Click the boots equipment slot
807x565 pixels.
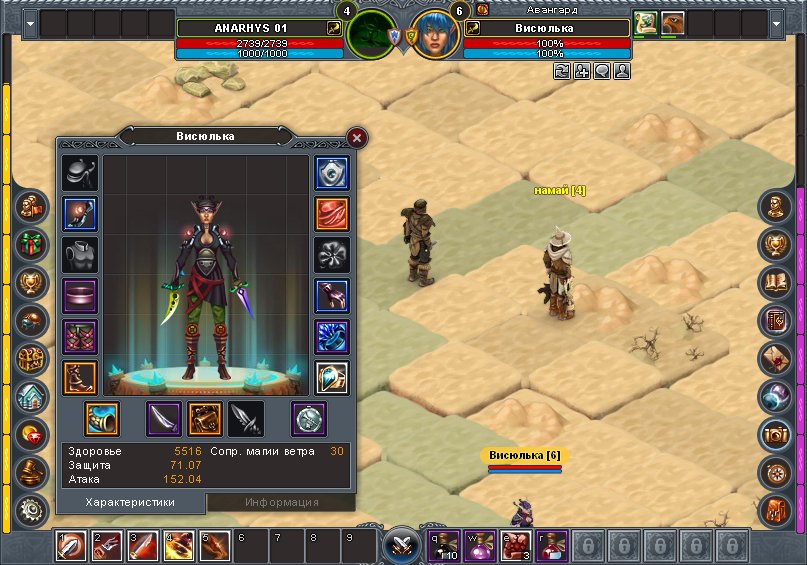click(x=80, y=377)
